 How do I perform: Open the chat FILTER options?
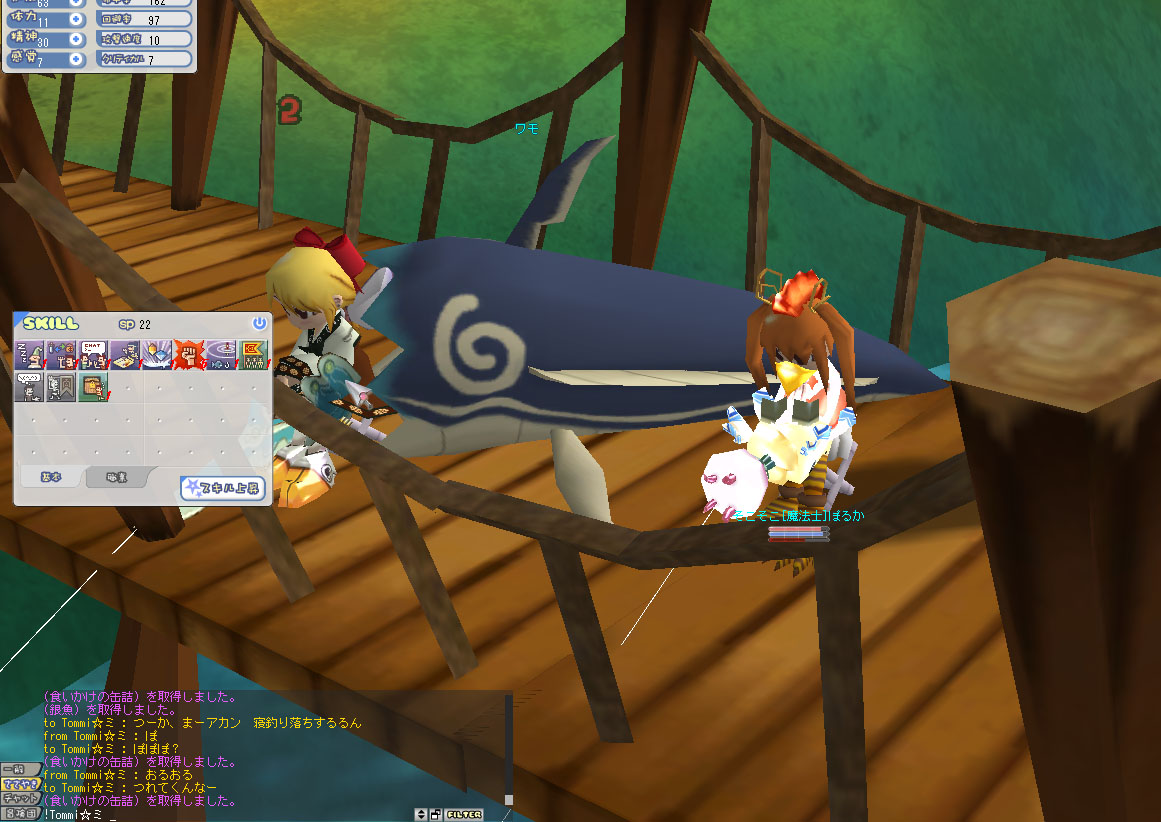(x=464, y=814)
